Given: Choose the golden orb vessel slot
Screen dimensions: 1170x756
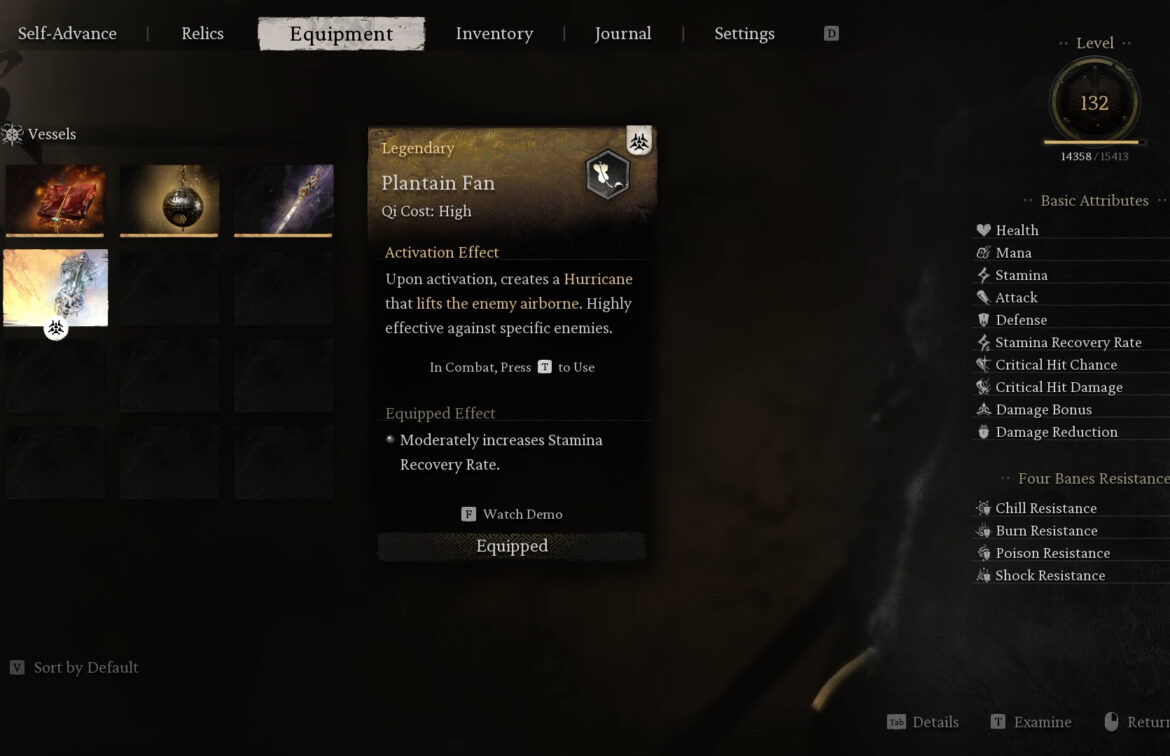Looking at the screenshot, I should tap(169, 199).
